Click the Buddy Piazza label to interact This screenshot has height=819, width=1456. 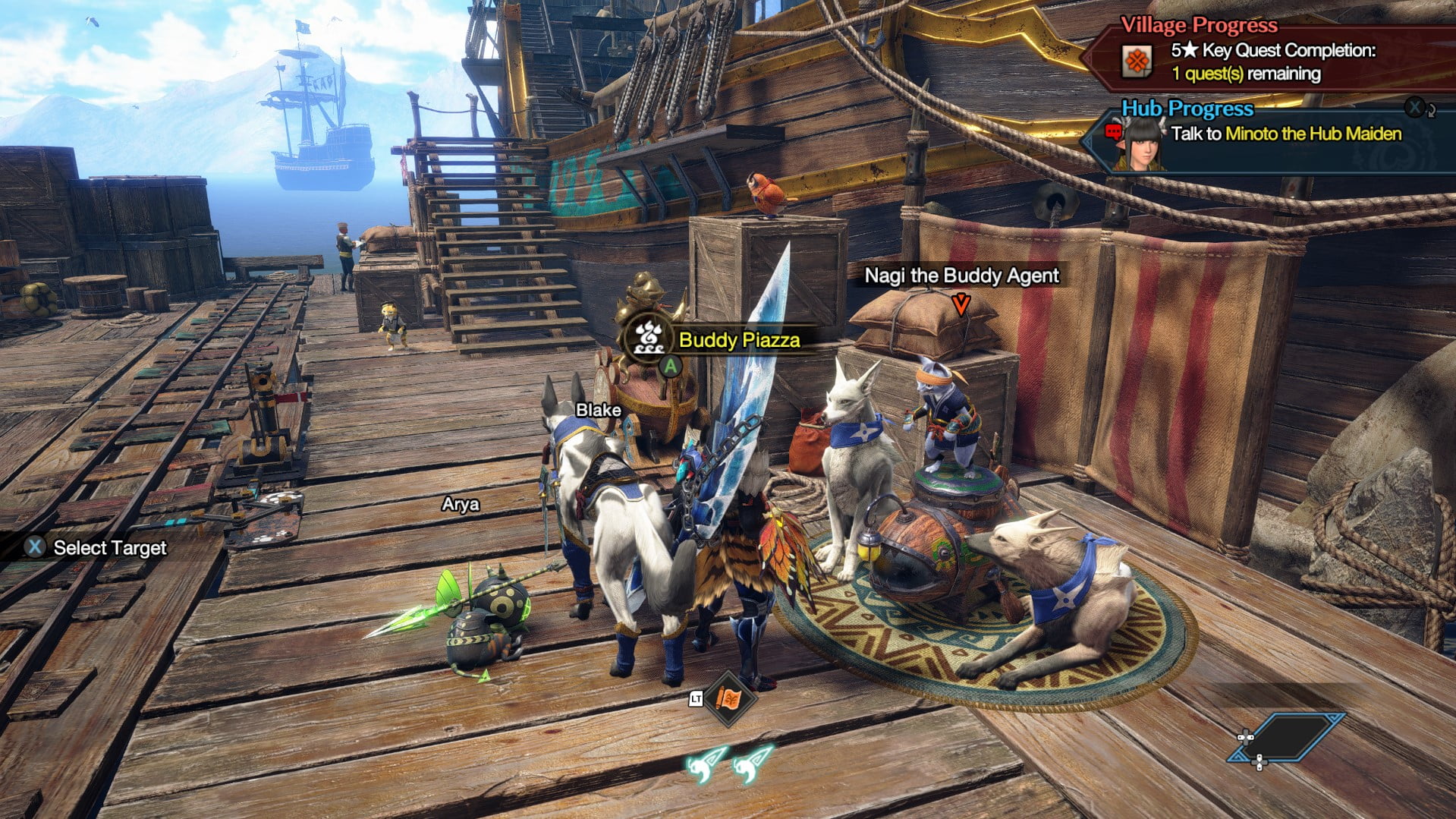pos(740,342)
